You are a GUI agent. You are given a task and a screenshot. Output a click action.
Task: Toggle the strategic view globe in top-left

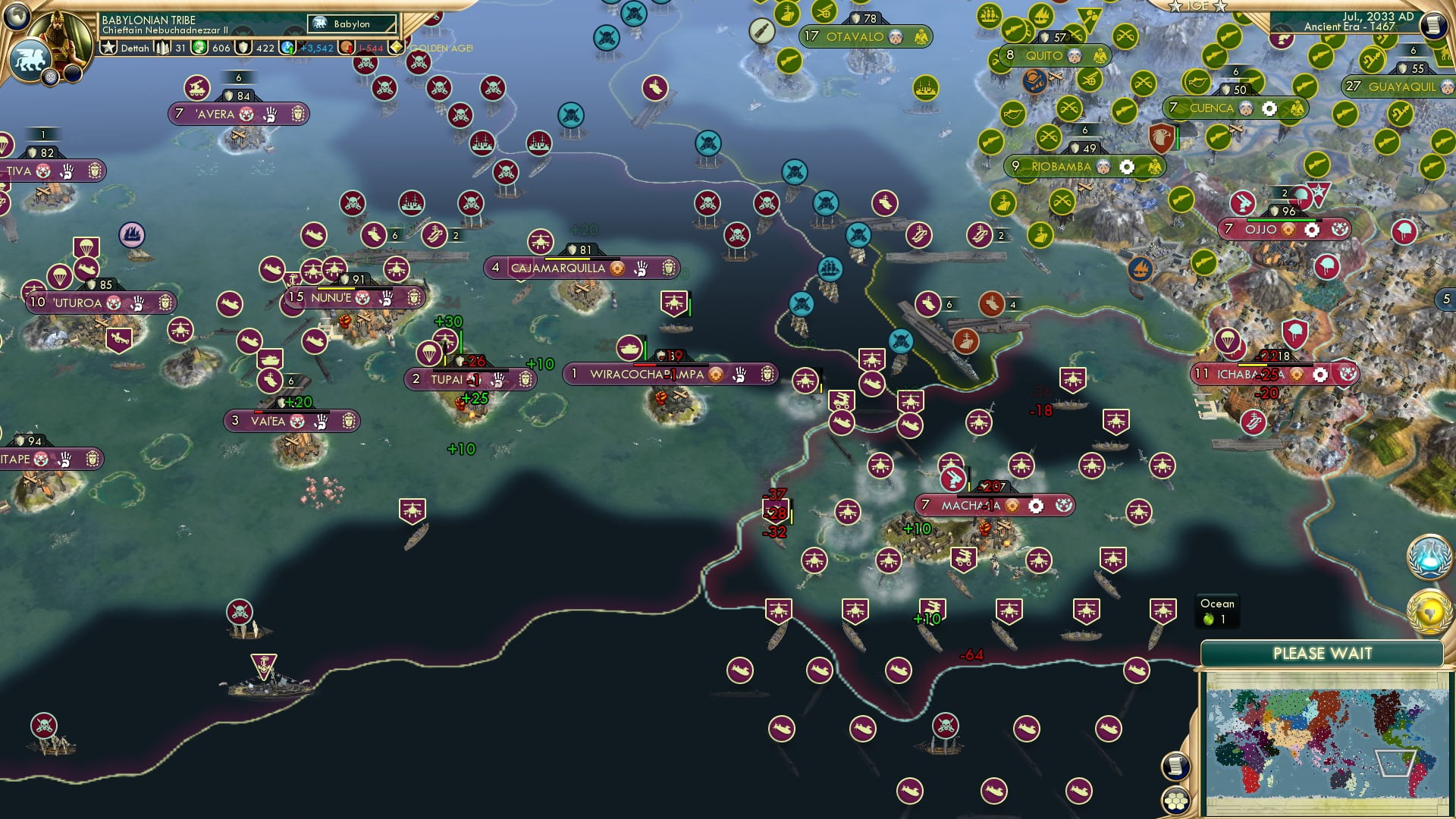click(15, 17)
